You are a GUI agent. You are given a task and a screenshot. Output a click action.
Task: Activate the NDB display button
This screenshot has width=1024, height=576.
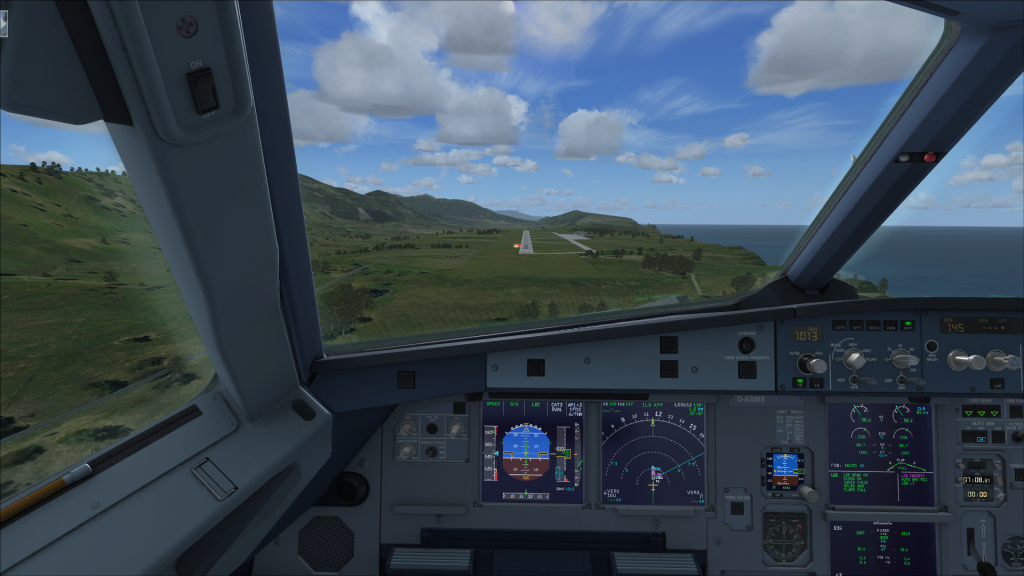pos(890,325)
